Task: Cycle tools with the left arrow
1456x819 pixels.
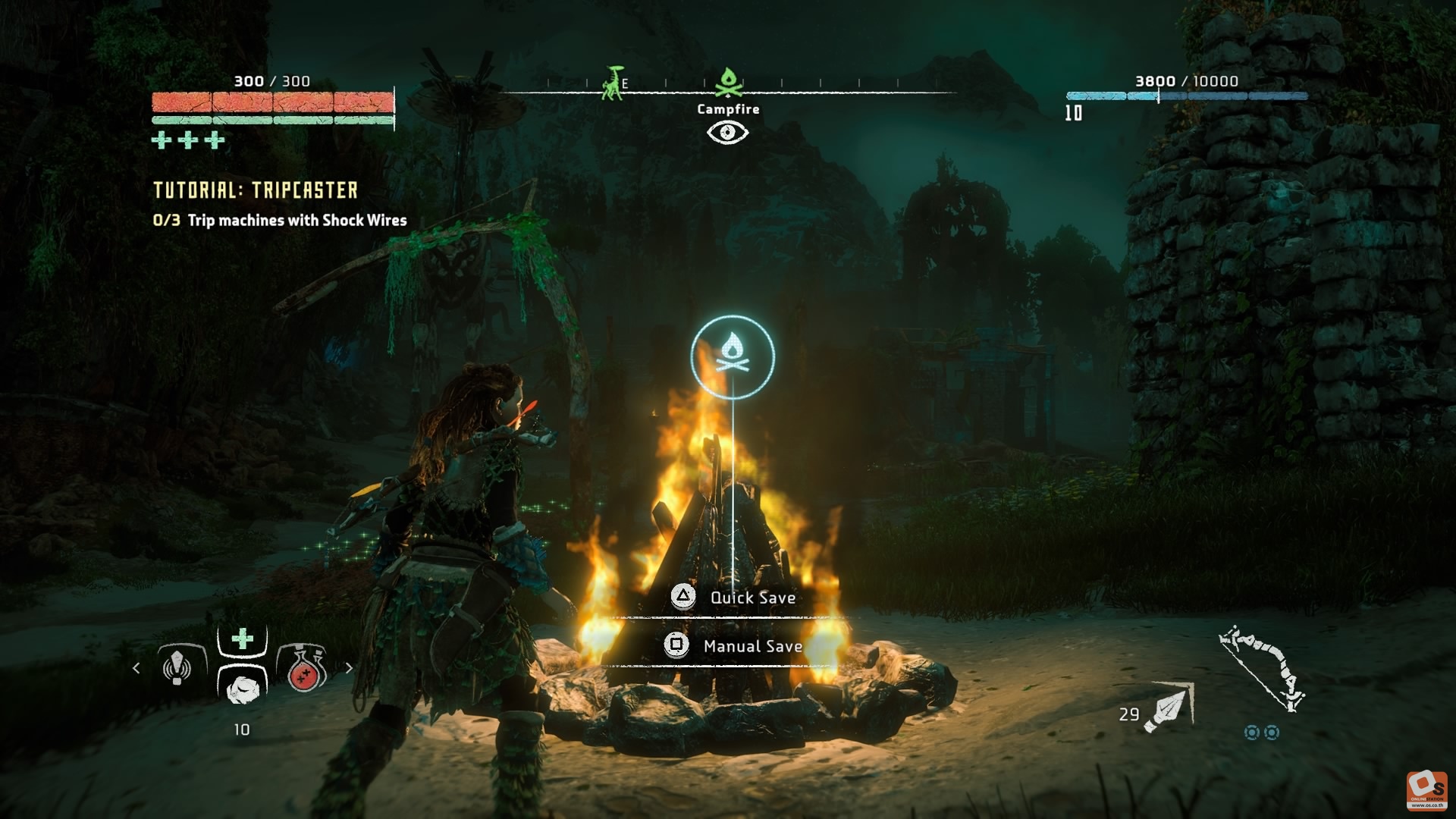Action: (136, 668)
